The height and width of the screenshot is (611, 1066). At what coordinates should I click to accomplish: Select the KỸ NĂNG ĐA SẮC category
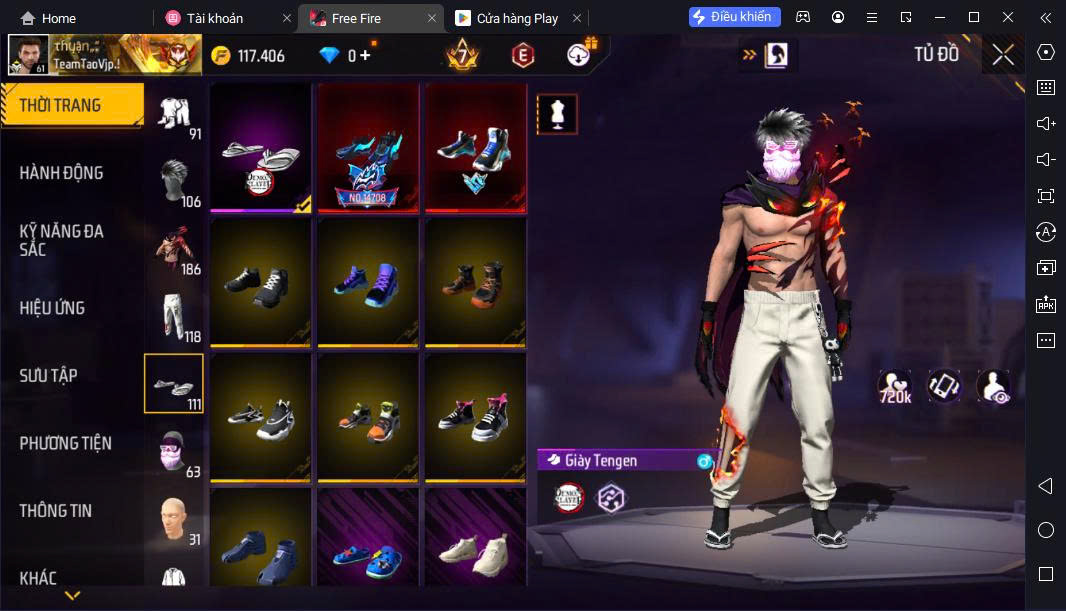point(62,240)
